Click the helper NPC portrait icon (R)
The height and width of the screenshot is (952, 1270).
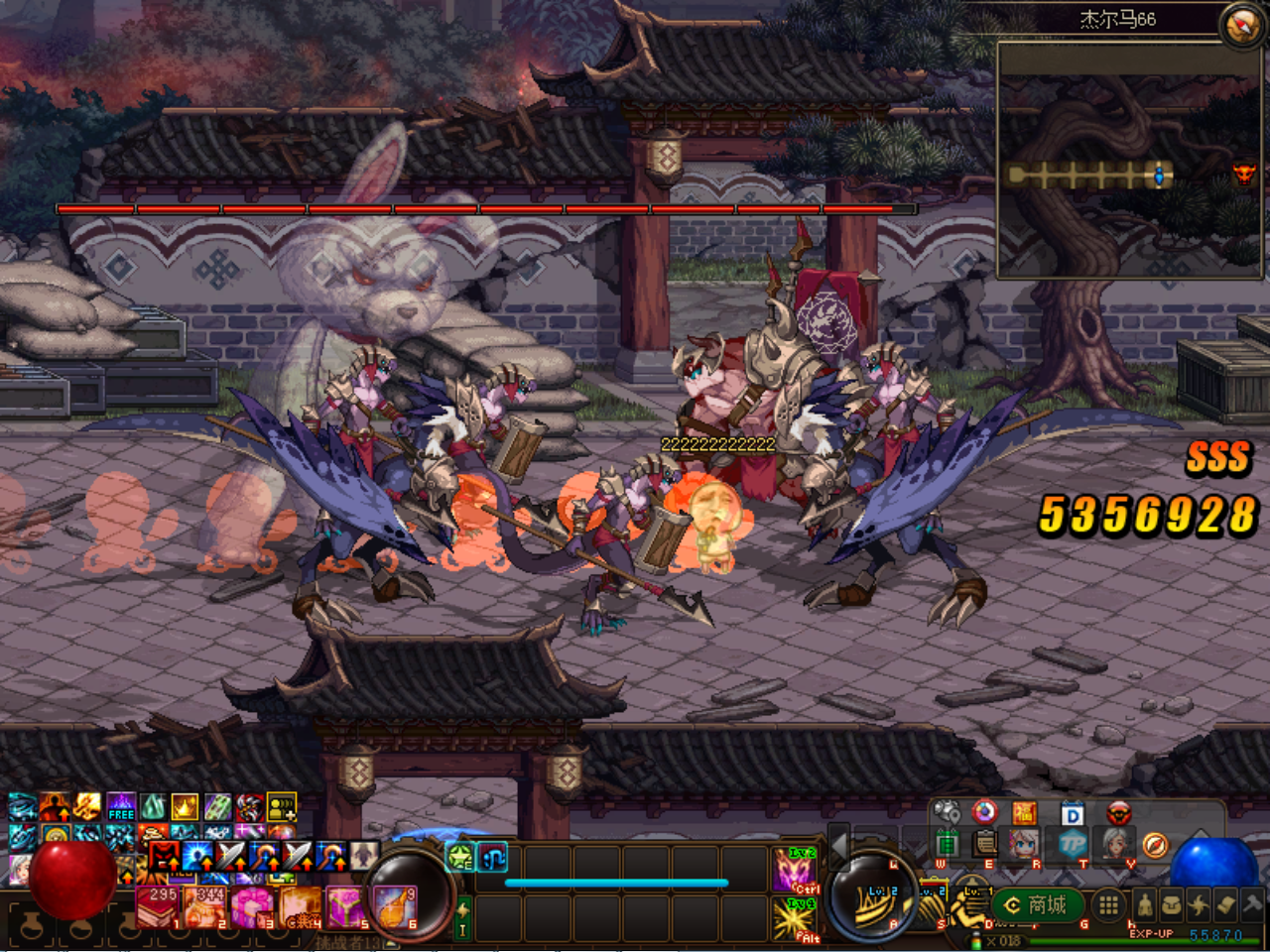1023,845
